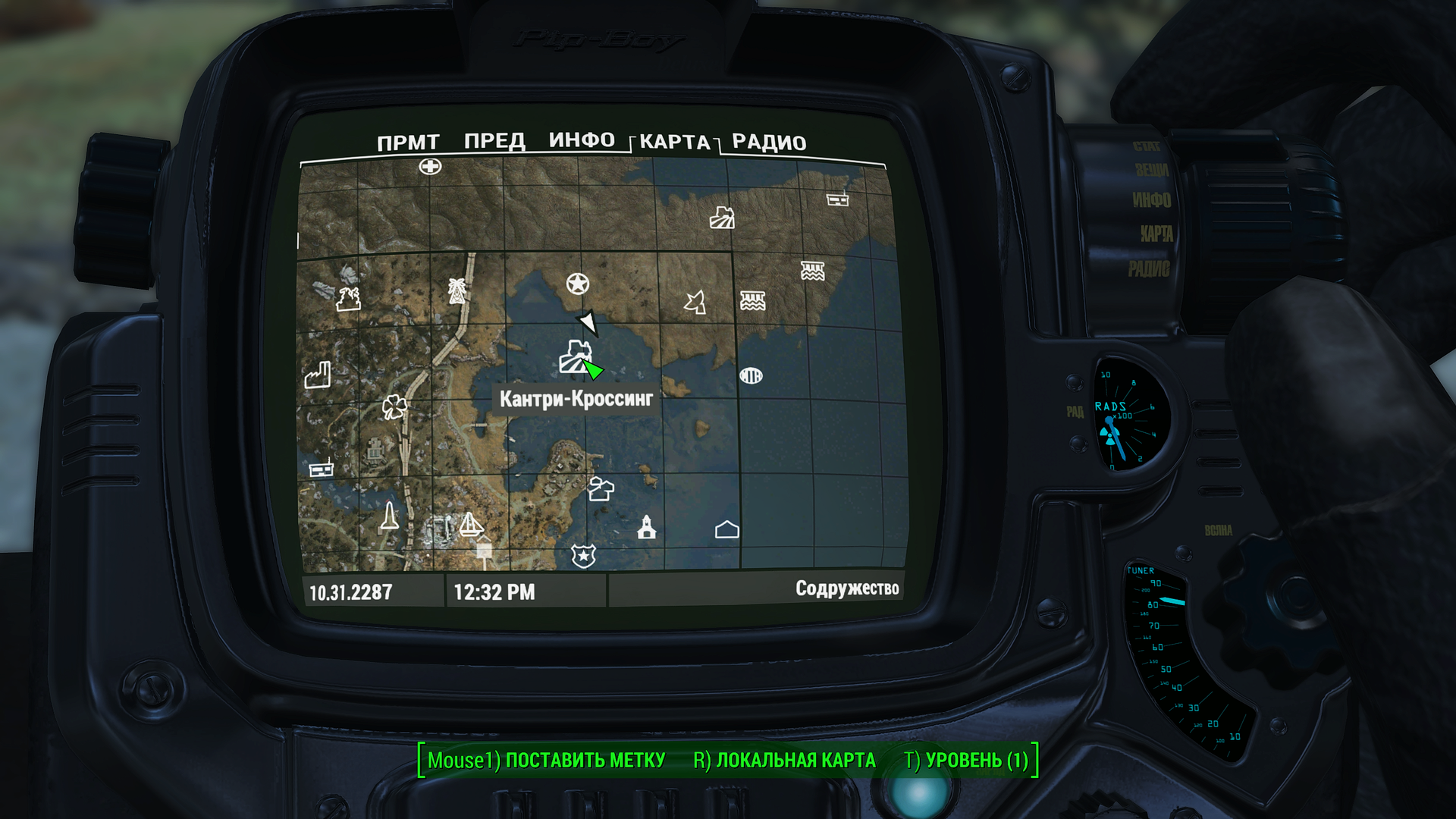Open the ПРЕД tab
Screen dimensions: 1456x819
[494, 141]
